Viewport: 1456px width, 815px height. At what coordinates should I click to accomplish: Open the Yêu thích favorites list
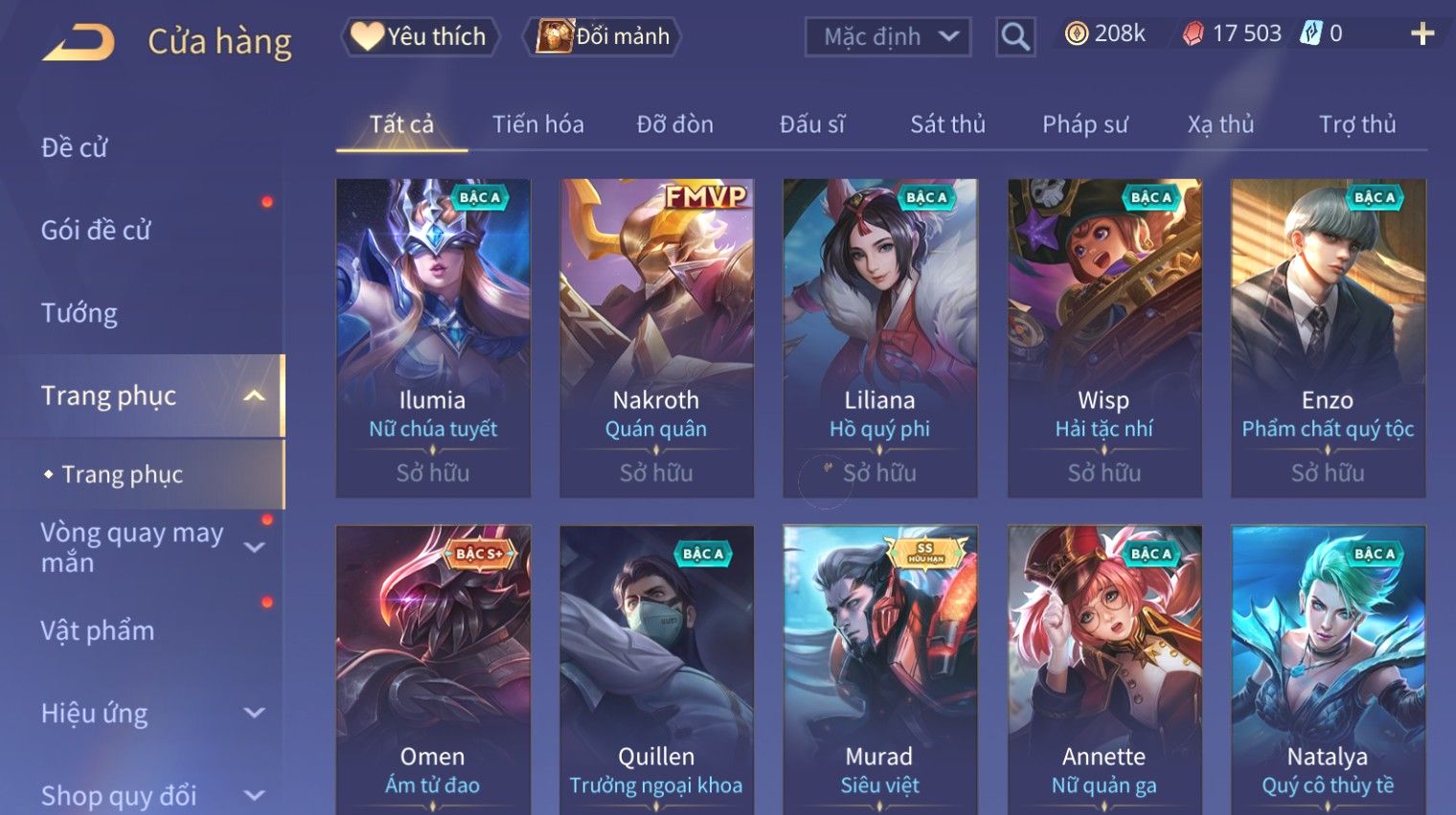tap(420, 36)
